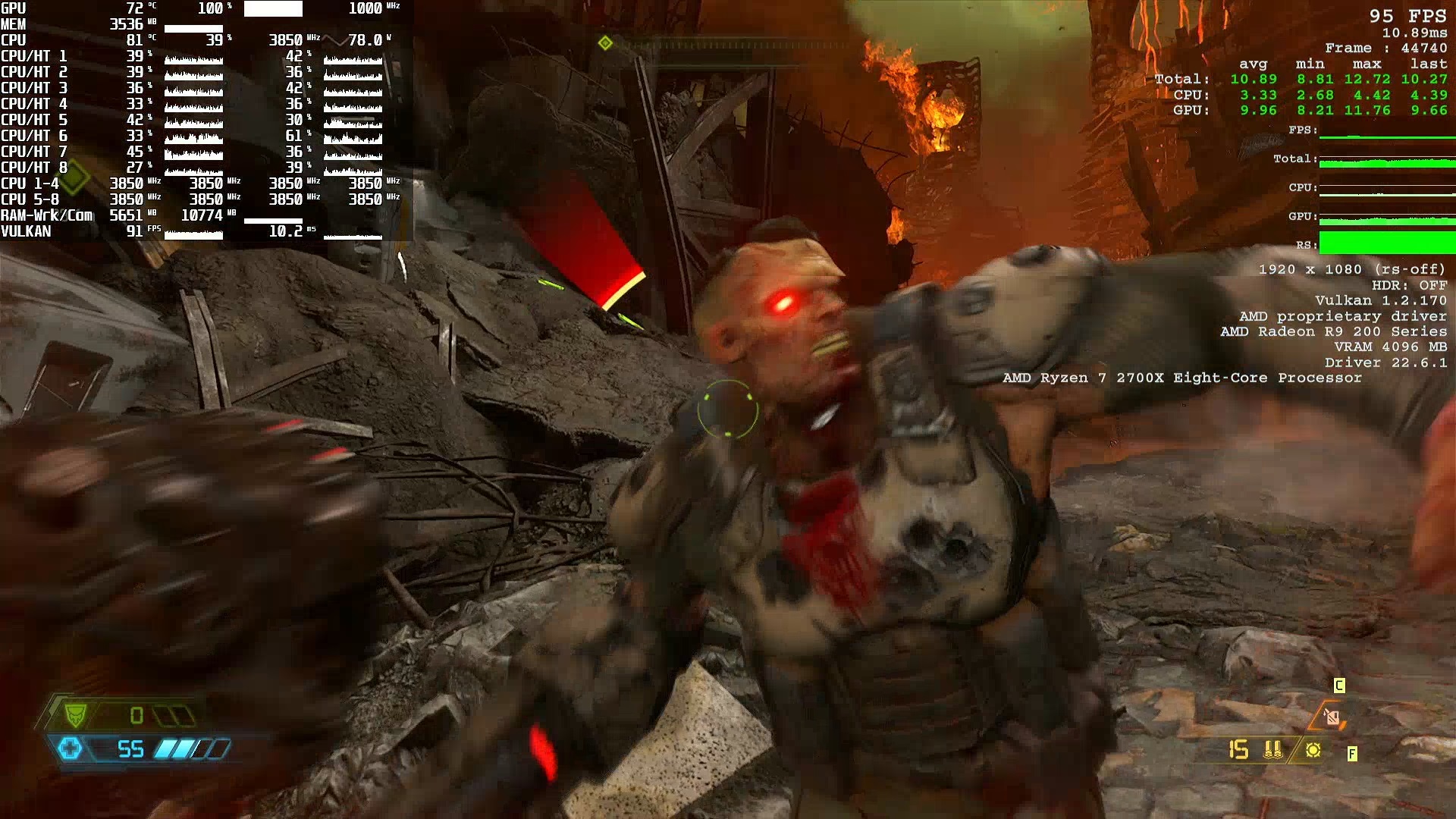Select the green diamond compass objective marker
Viewport: 1456px width, 819px height.
click(605, 43)
